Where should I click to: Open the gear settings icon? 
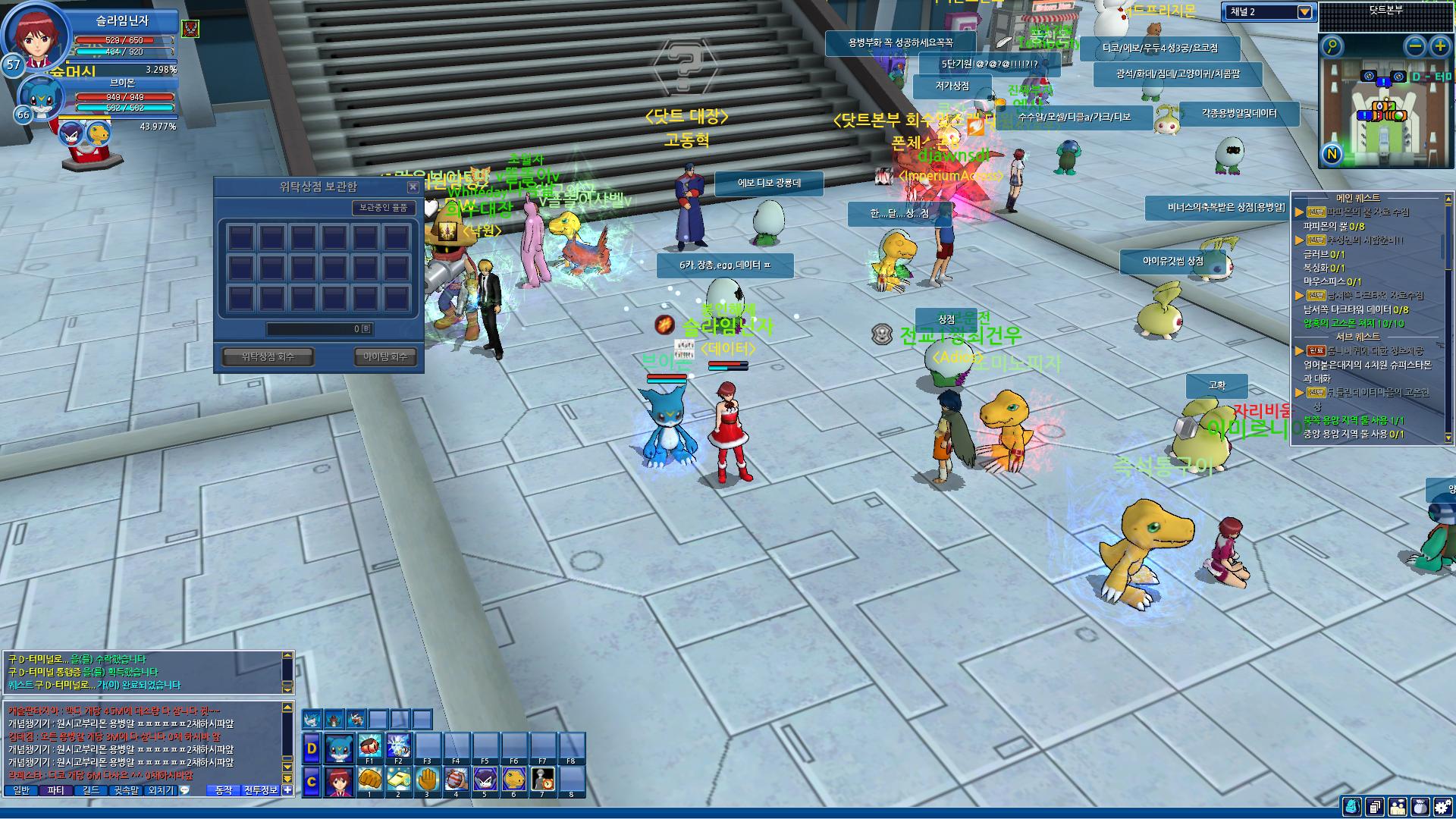tap(1443, 807)
